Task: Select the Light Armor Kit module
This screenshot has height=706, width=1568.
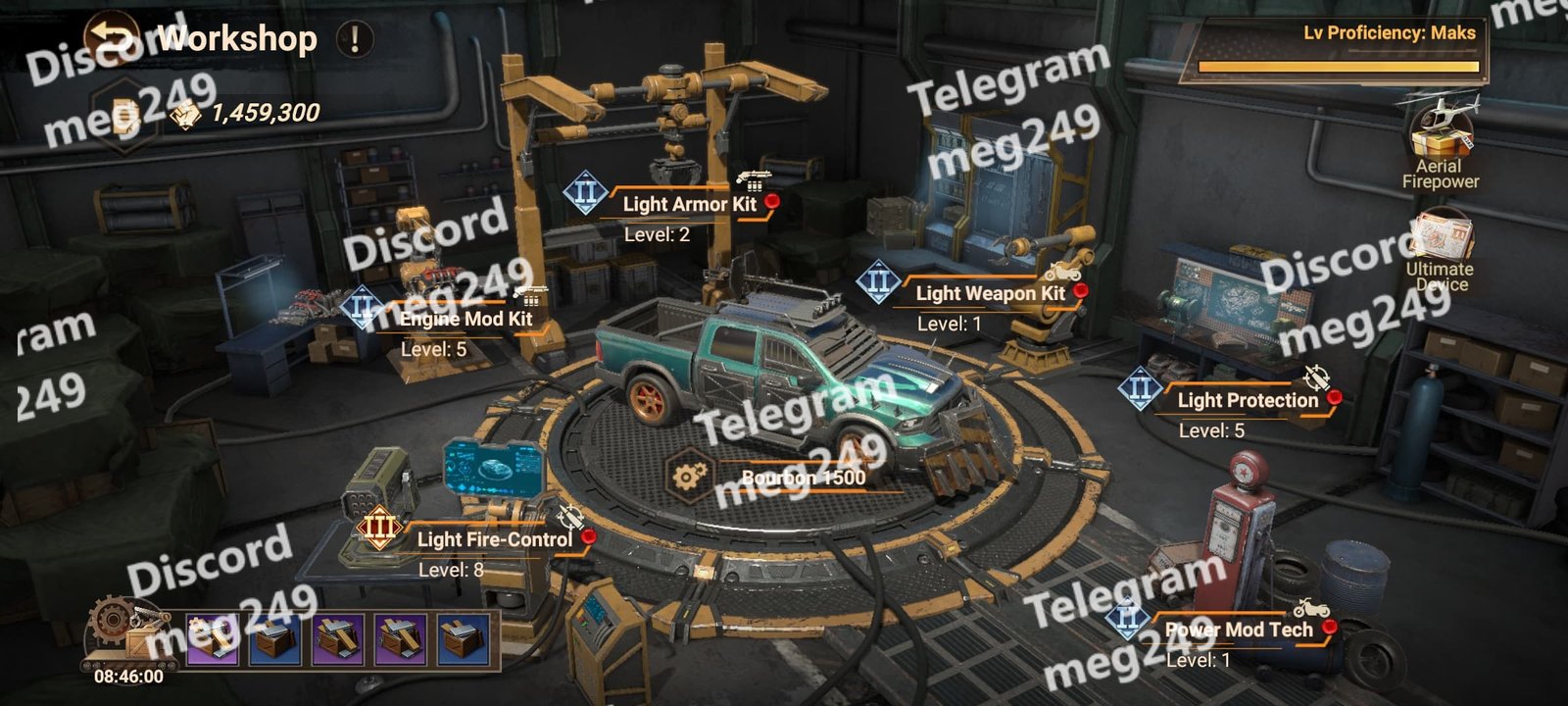Action: coord(689,204)
